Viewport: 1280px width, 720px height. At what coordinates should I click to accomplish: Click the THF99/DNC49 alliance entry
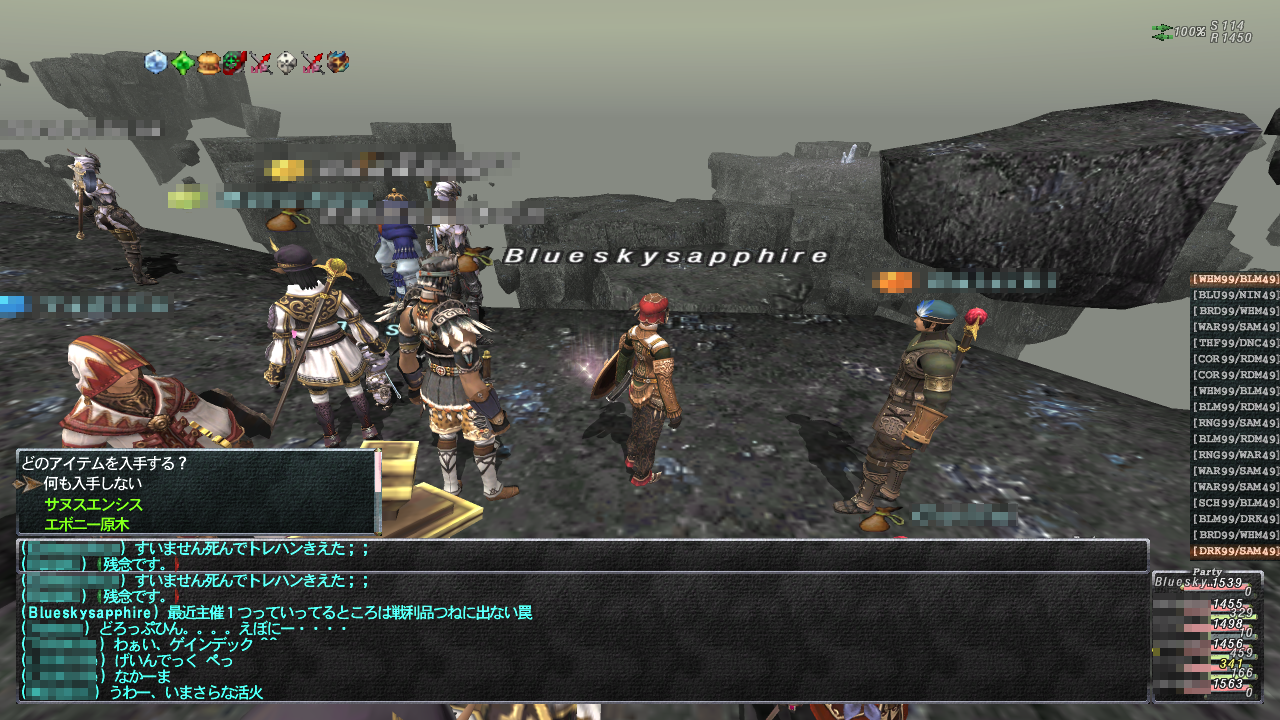[1235, 343]
